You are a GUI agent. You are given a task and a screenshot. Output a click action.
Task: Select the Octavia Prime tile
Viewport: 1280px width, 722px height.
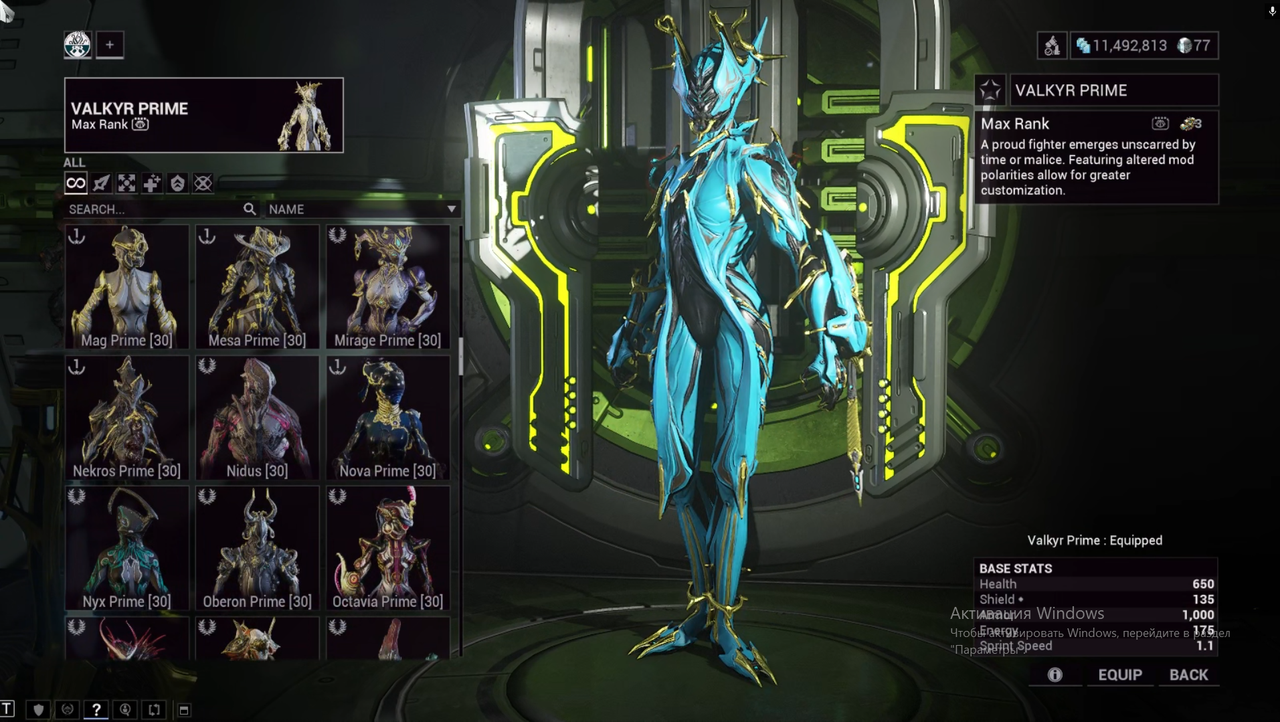[x=387, y=548]
